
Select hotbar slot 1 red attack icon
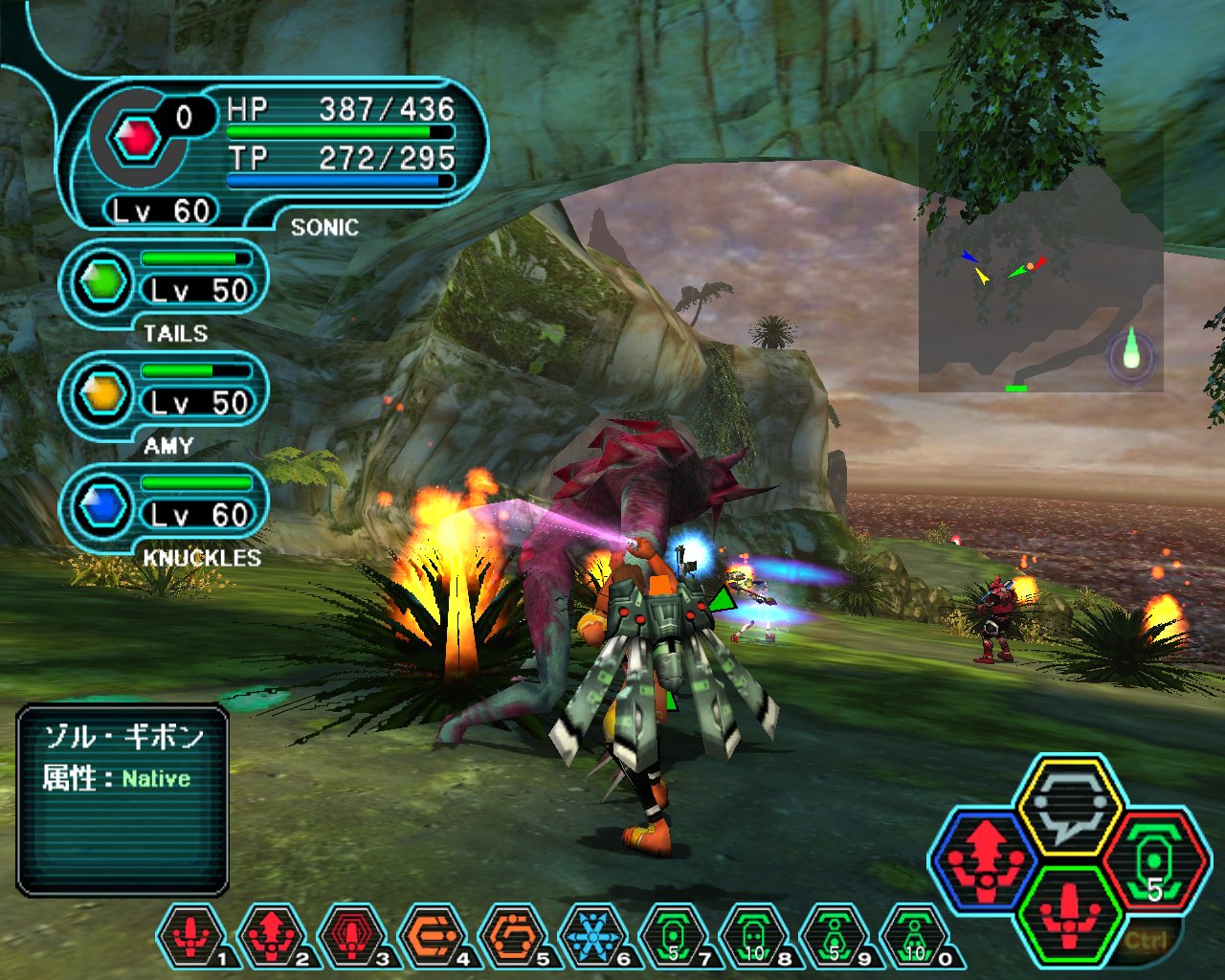point(191,935)
